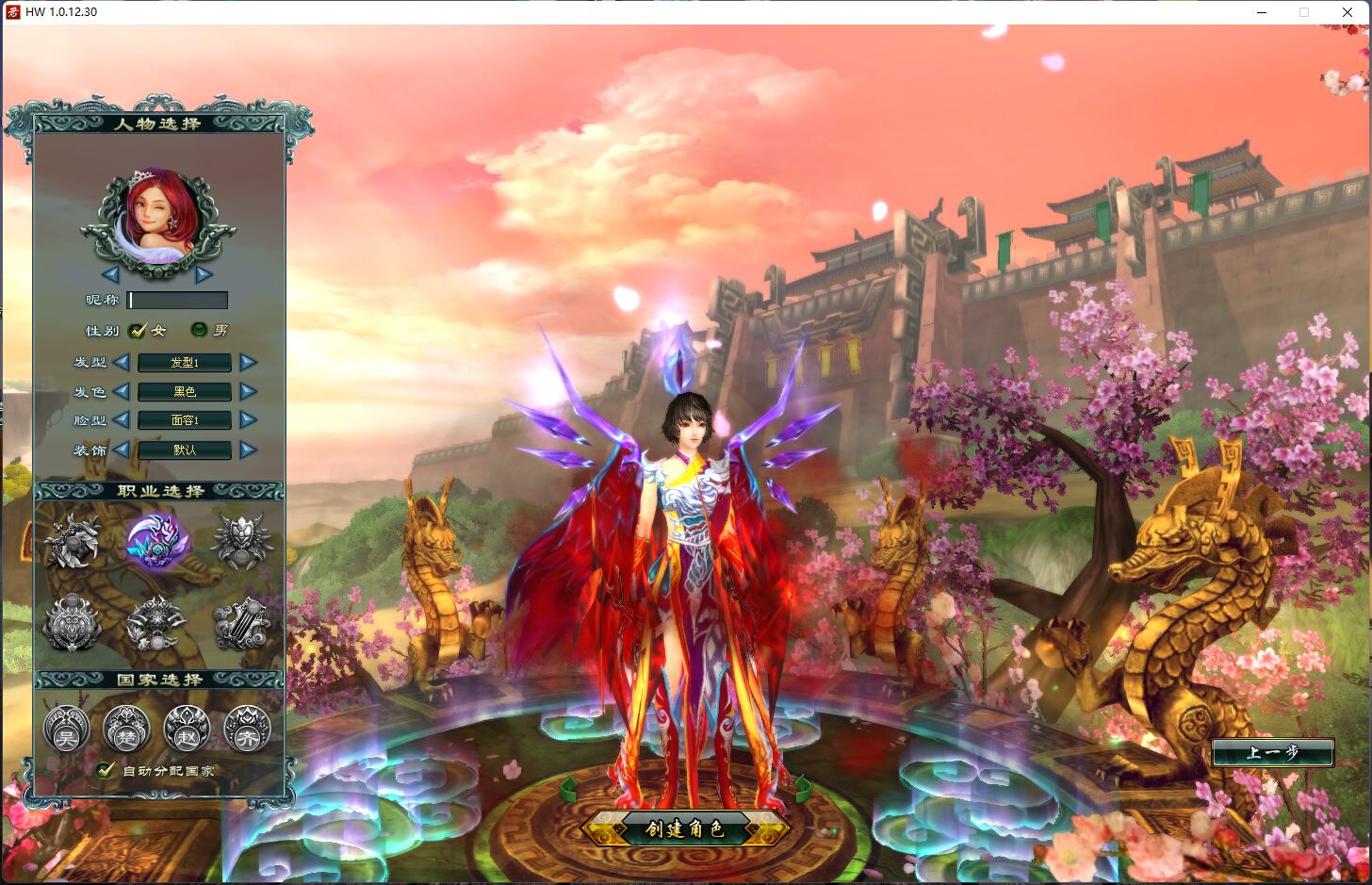Screen dimensions: 1372x885
Task: Choose the 楚 country emblem
Action: pos(126,729)
